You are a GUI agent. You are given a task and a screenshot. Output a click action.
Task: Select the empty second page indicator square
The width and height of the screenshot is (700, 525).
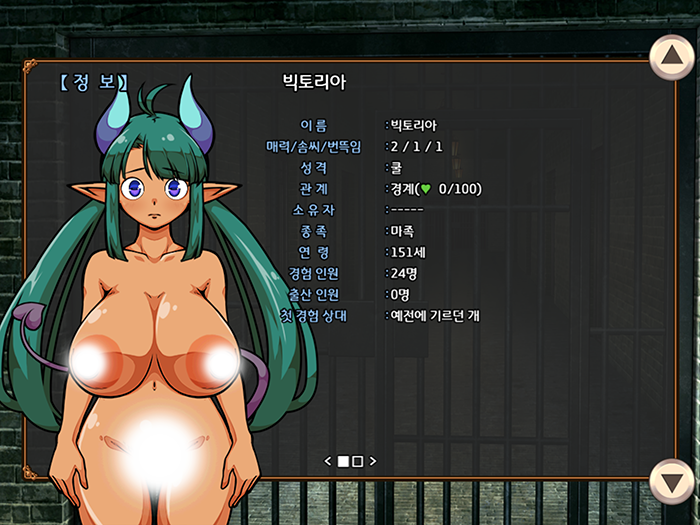click(x=358, y=461)
